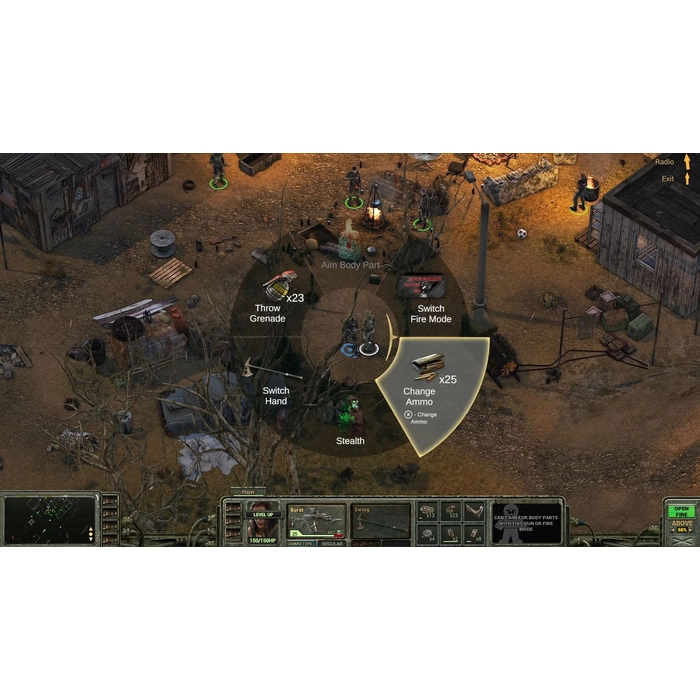Select the Swing melee weapon slot
Image resolution: width=700 pixels, height=700 pixels.
[x=380, y=521]
